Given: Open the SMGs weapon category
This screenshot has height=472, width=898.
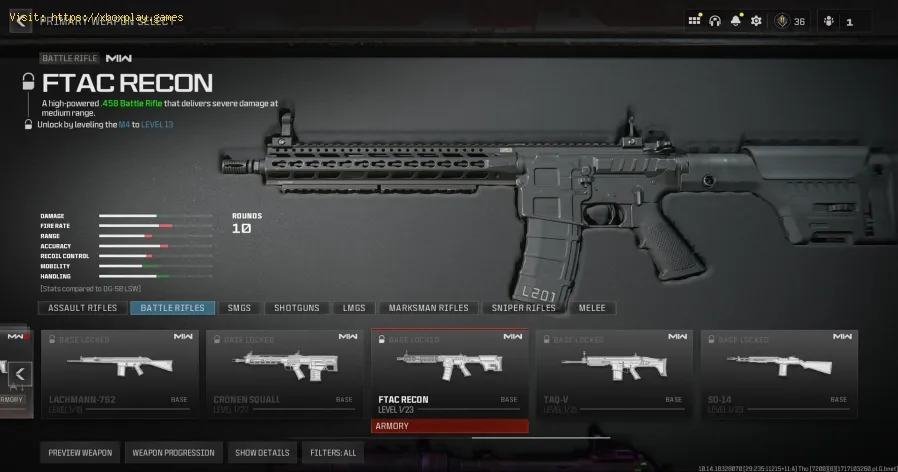Looking at the screenshot, I should tap(239, 308).
